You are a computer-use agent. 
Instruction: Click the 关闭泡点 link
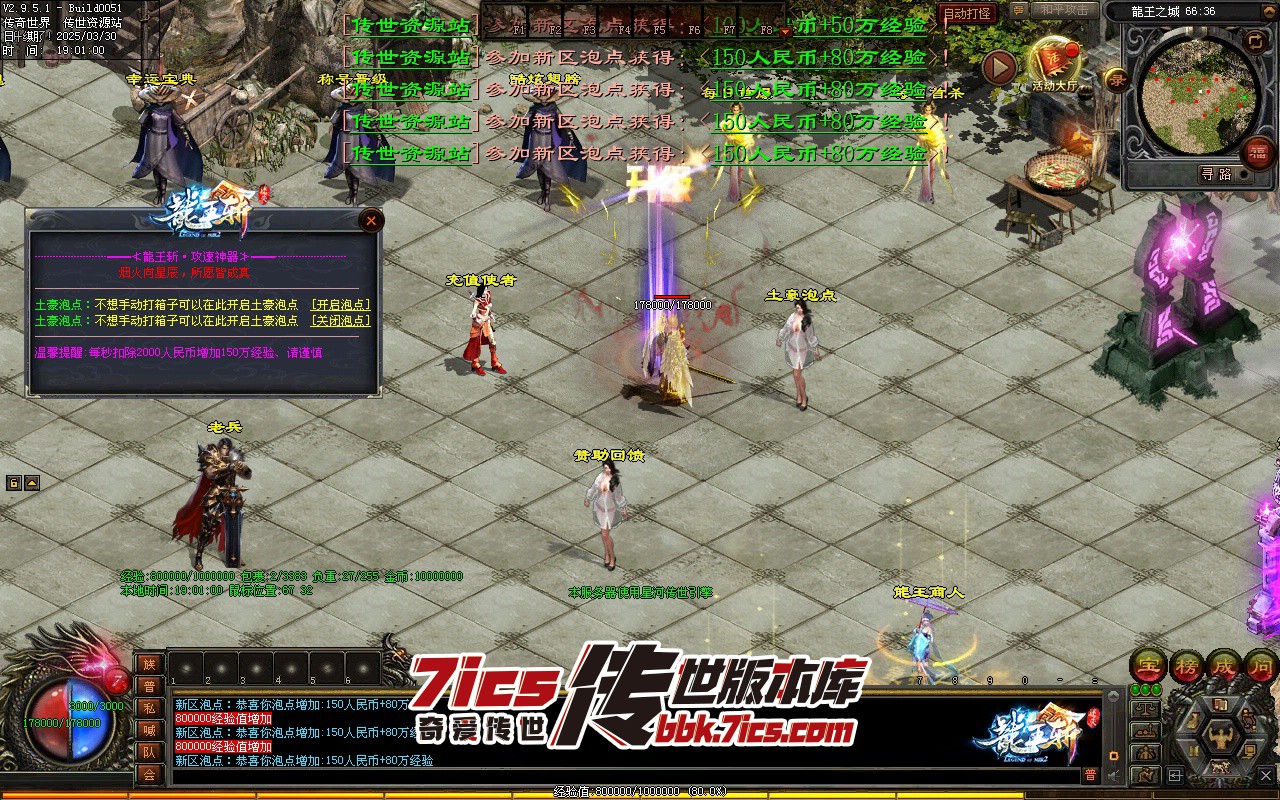340,321
